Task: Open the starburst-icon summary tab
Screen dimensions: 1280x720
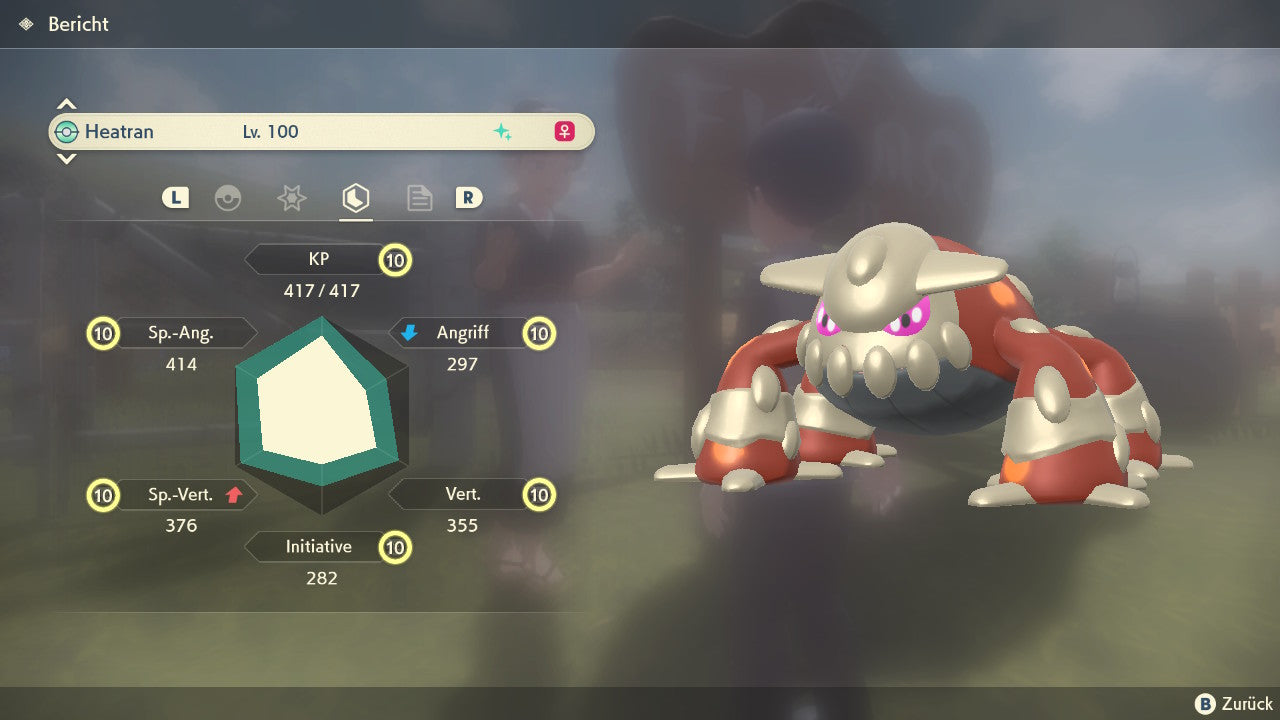Action: tap(291, 198)
